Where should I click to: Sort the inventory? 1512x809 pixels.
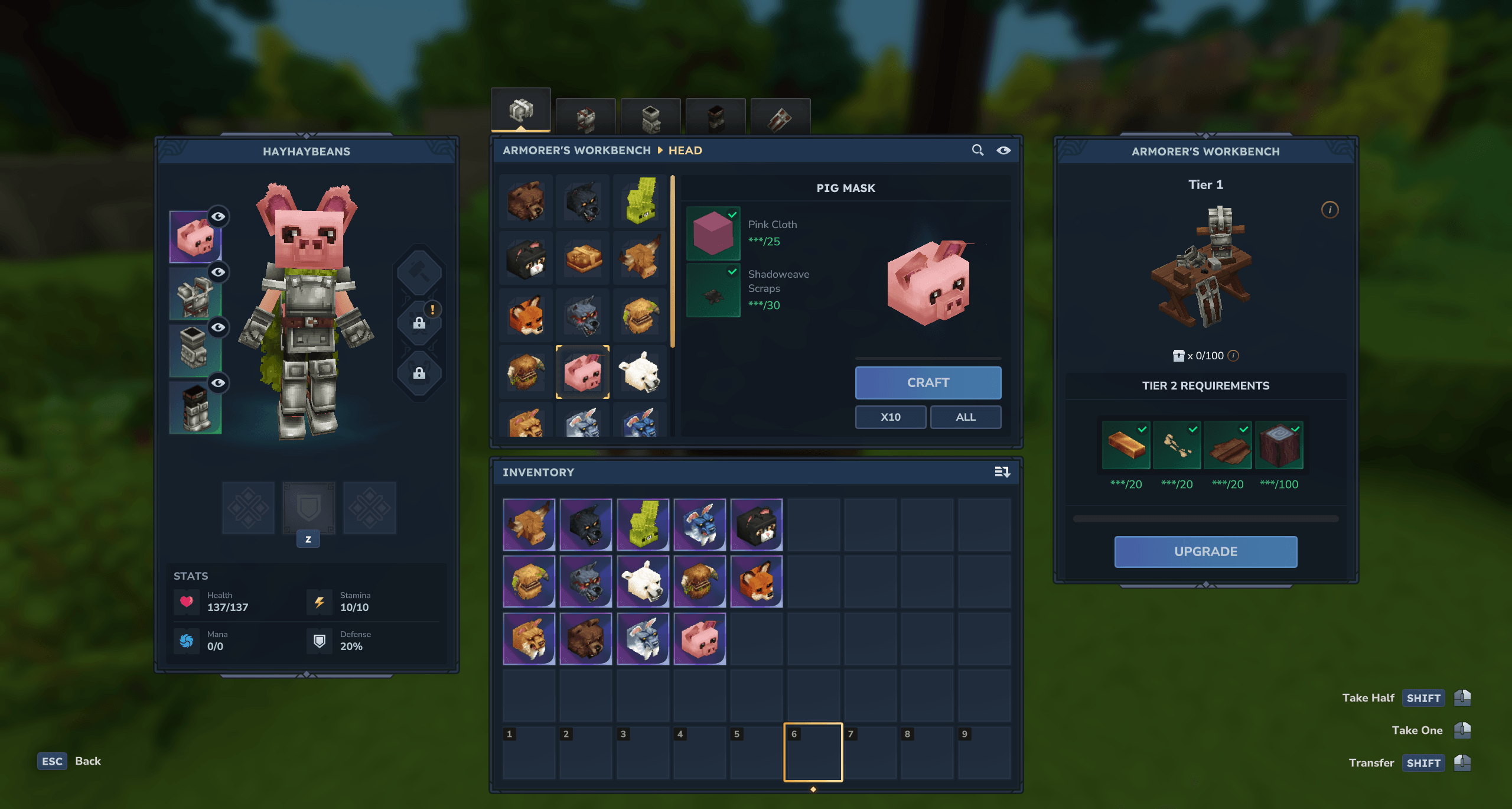tap(1002, 472)
